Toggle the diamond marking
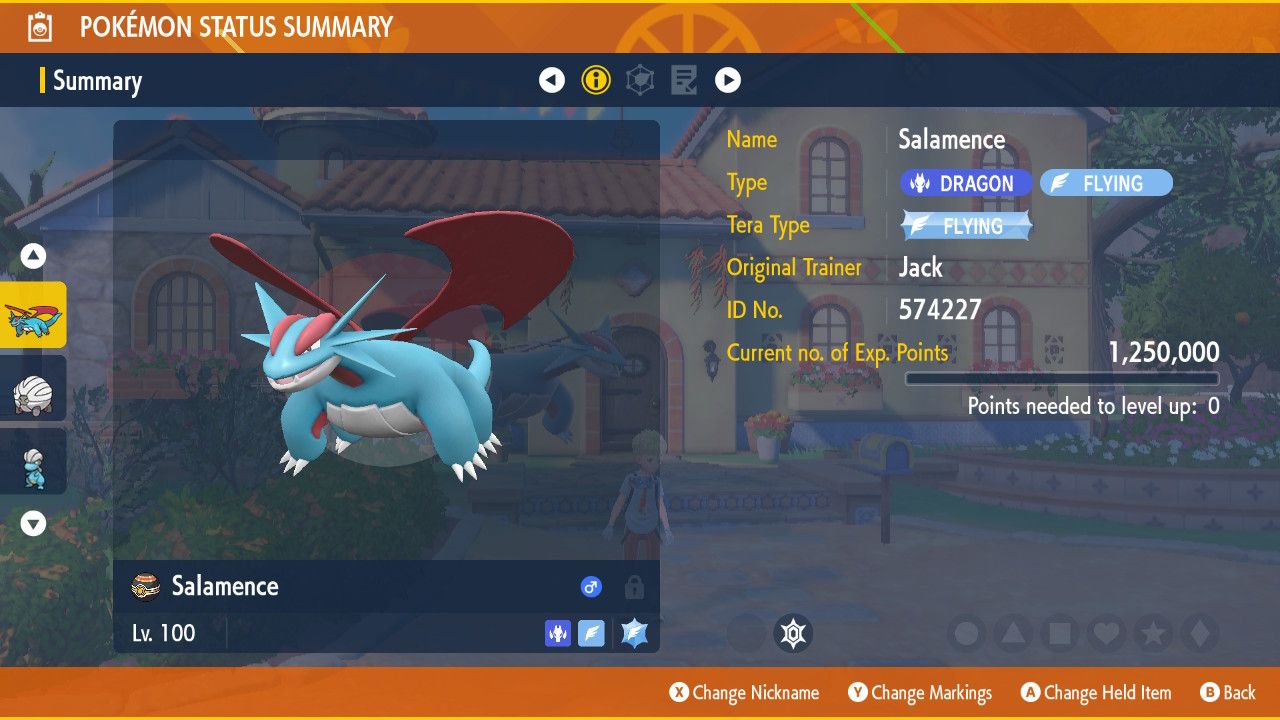This screenshot has width=1280, height=720. point(1199,633)
